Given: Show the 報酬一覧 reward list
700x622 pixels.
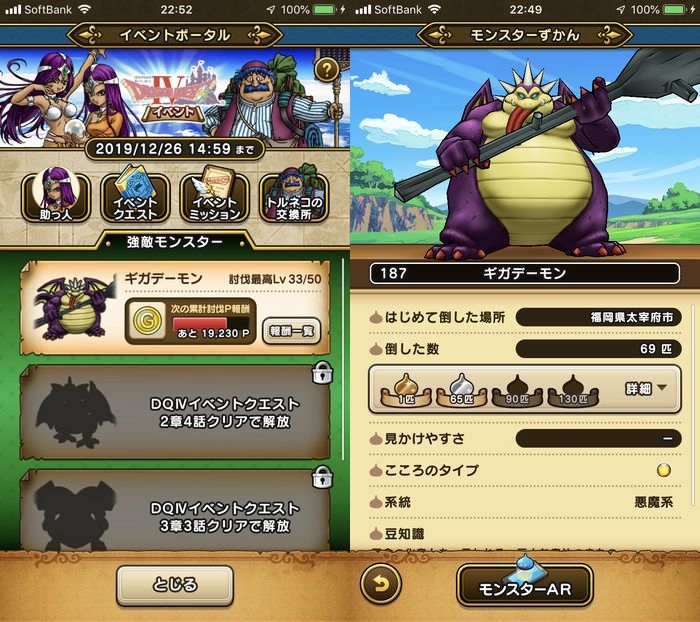Looking at the screenshot, I should tap(291, 330).
